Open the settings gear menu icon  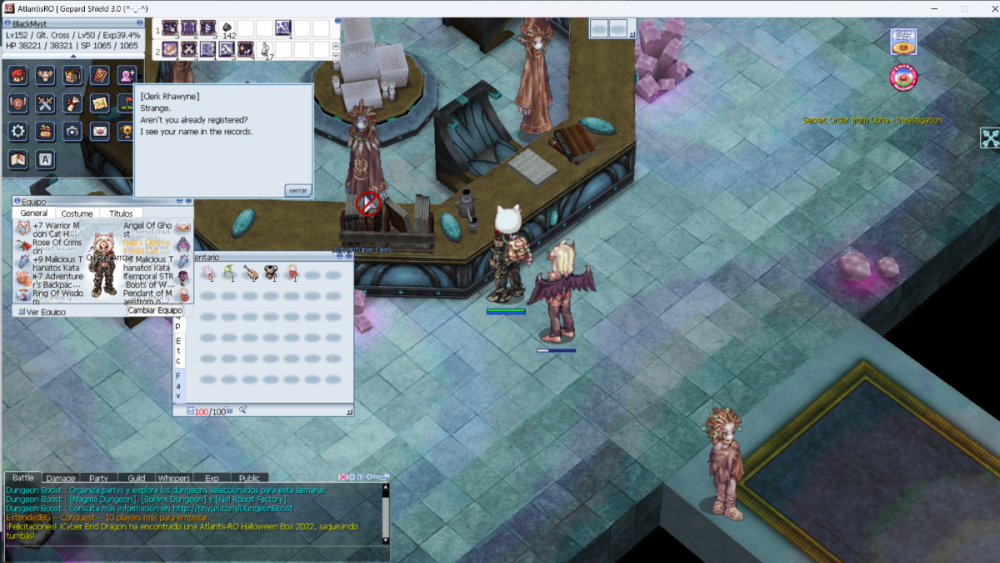(18, 131)
